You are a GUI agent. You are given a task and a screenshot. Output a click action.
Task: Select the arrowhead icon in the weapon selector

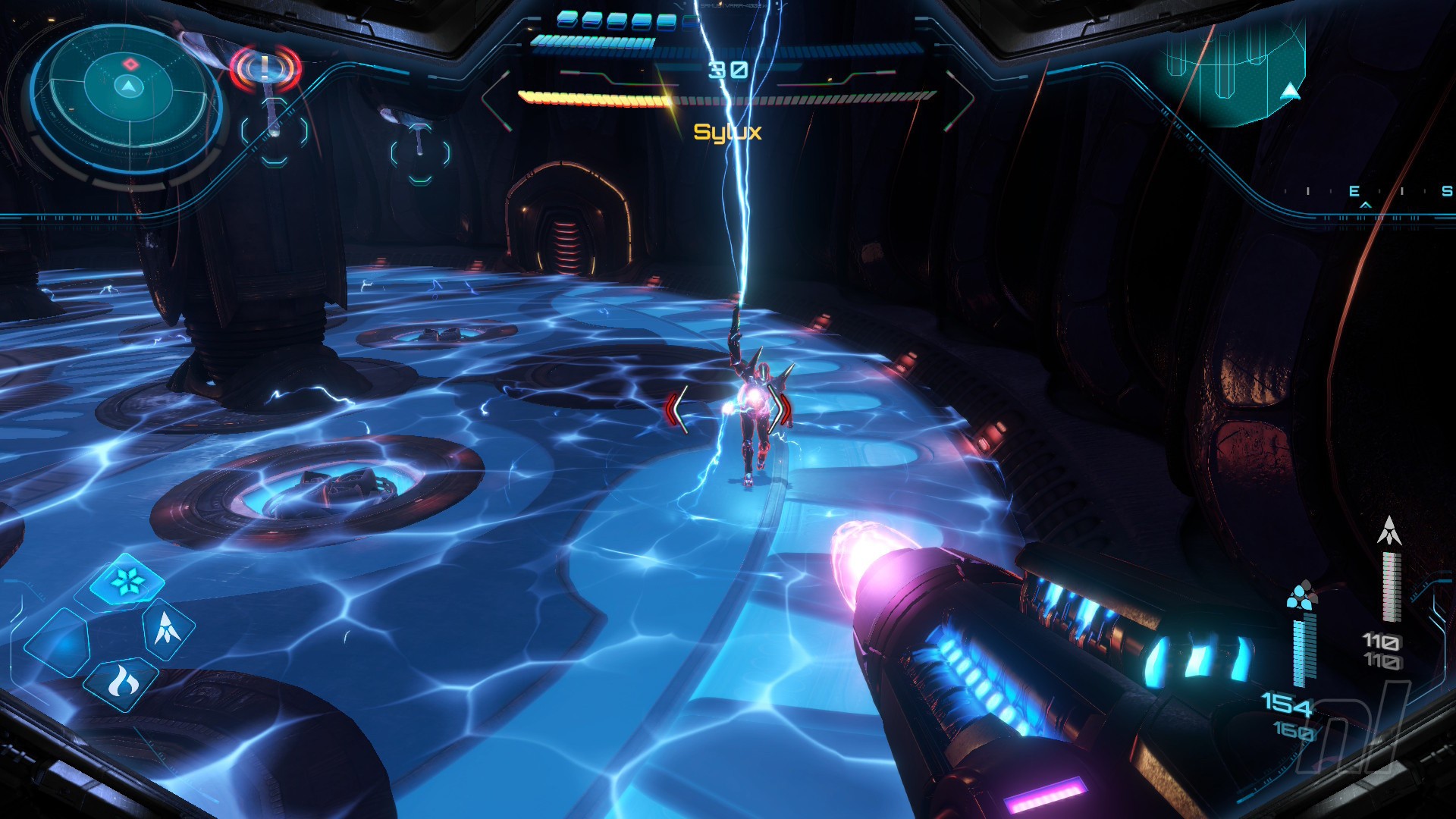166,628
